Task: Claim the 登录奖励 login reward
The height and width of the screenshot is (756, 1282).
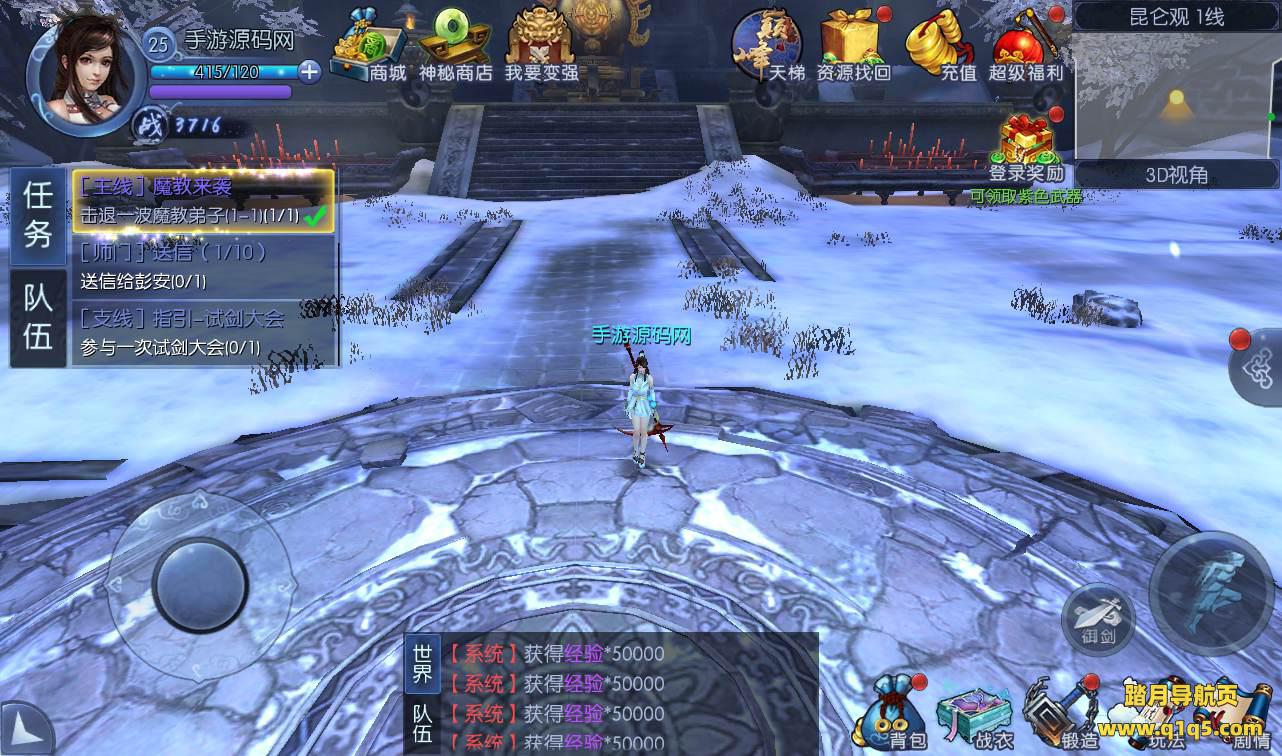Action: point(1026,148)
